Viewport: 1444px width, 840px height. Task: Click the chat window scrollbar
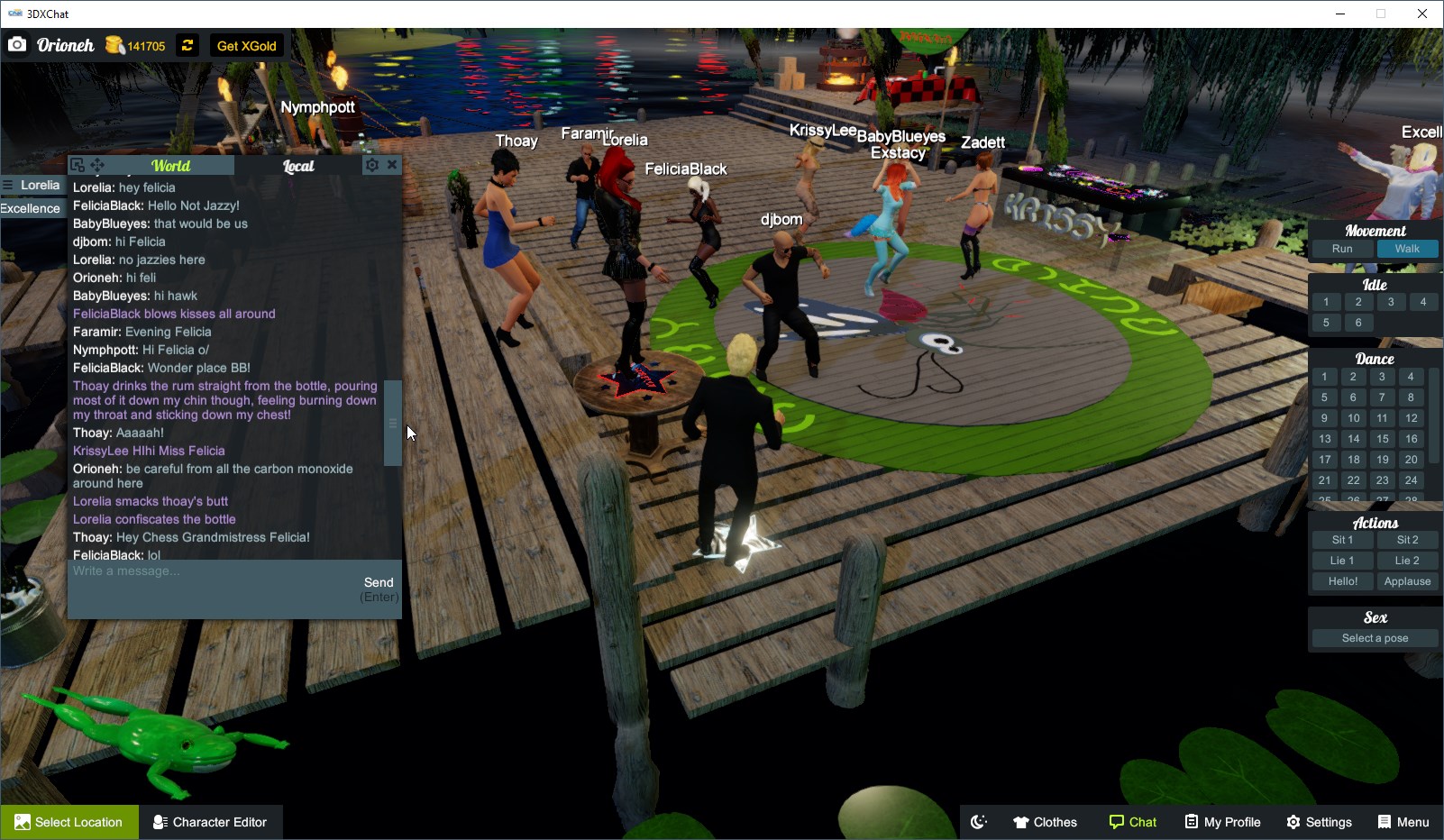[x=392, y=422]
